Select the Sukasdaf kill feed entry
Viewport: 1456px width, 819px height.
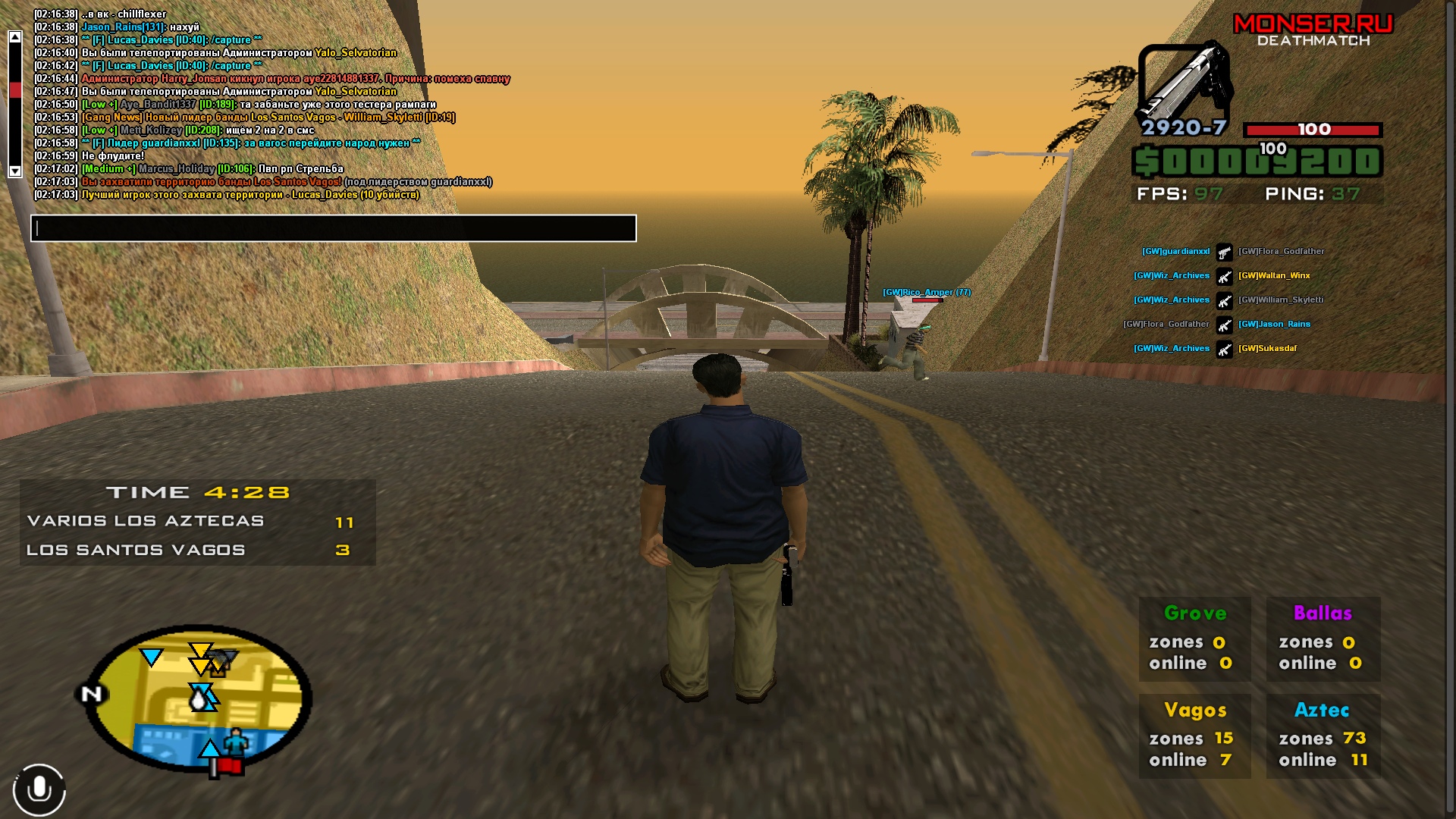[1267, 348]
